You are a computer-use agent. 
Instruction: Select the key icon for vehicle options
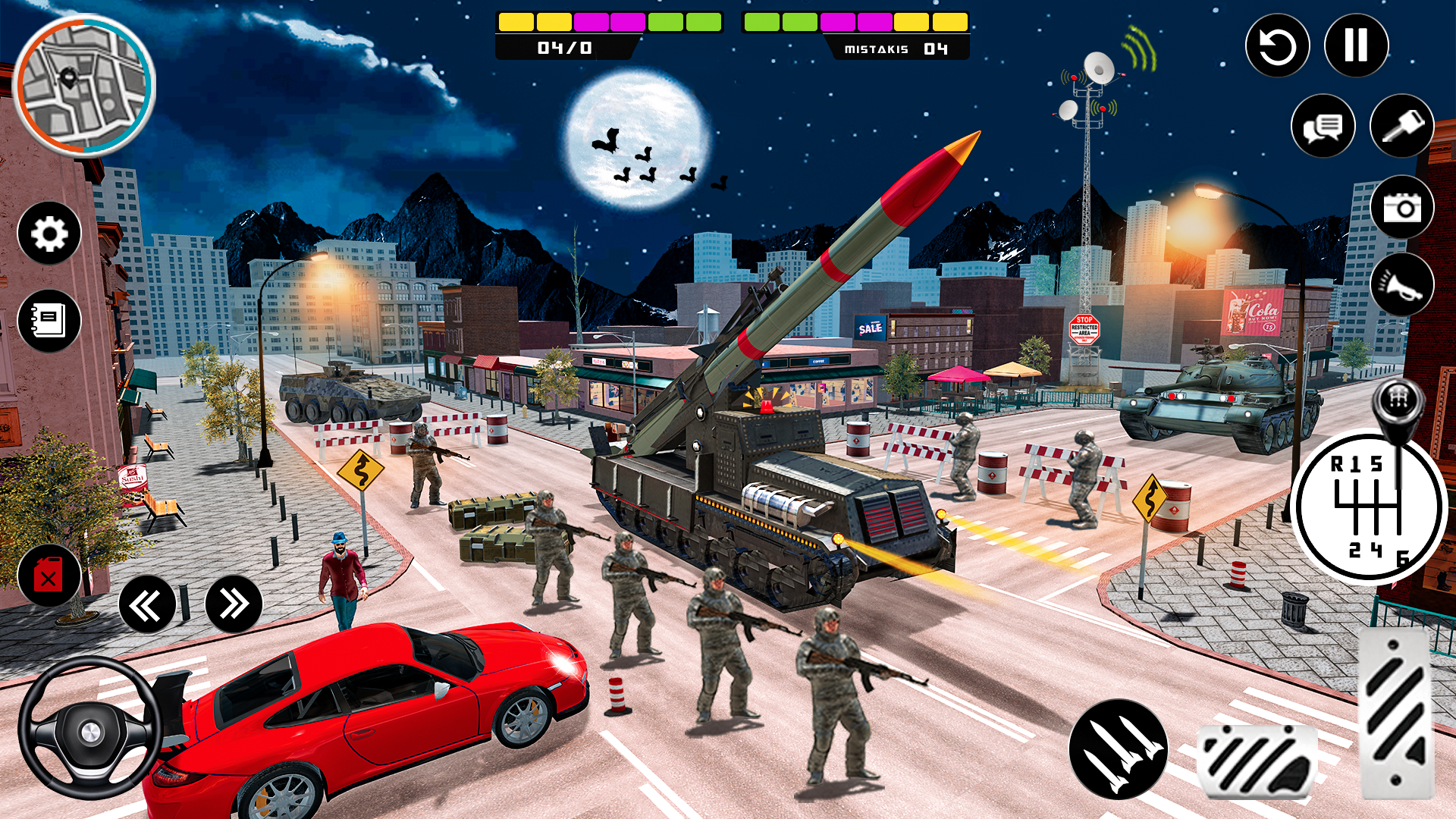click(1401, 127)
